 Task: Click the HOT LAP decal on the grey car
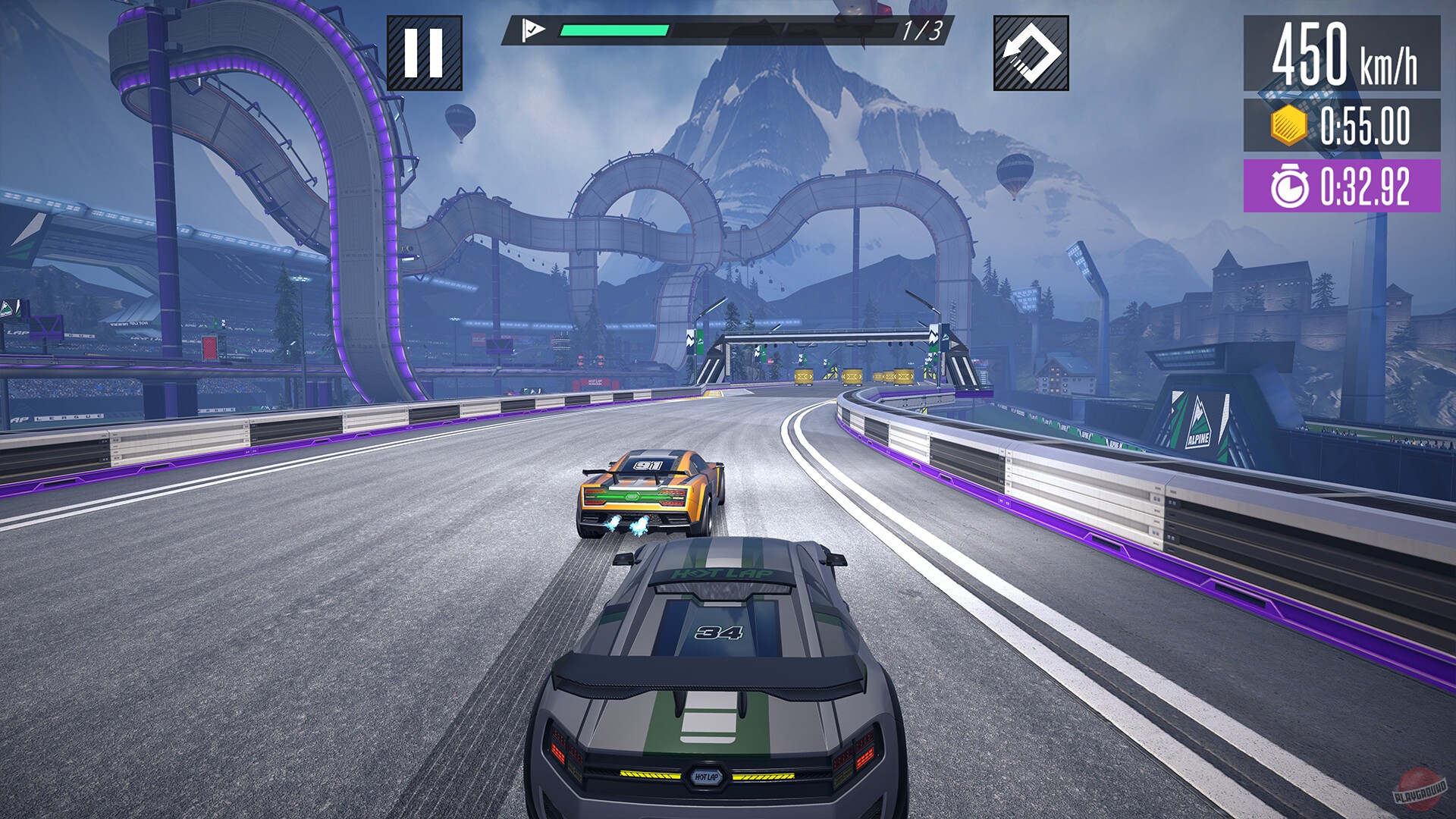tap(719, 575)
